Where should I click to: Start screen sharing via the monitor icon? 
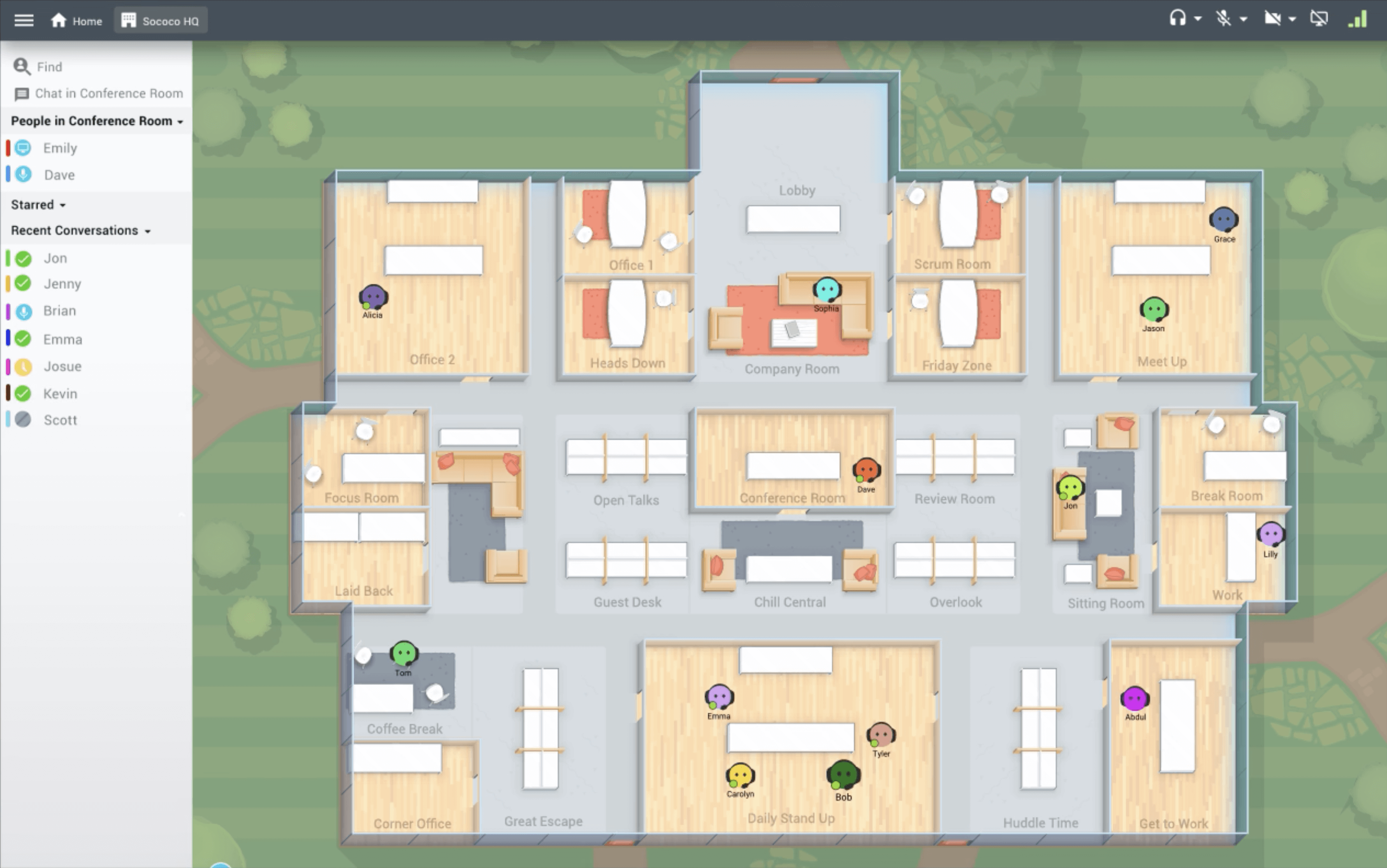(1319, 19)
